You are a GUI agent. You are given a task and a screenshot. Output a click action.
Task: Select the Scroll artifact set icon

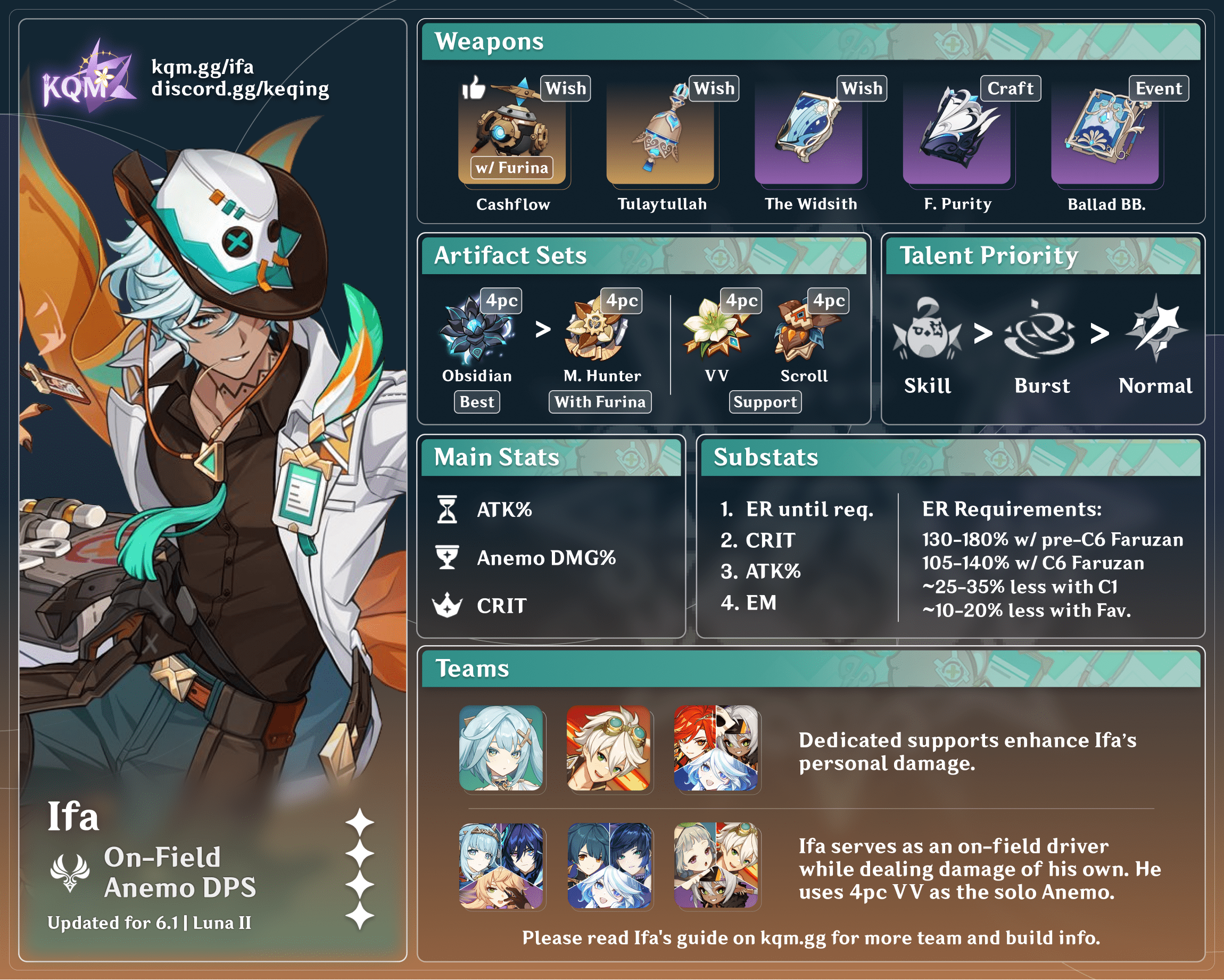point(804,330)
